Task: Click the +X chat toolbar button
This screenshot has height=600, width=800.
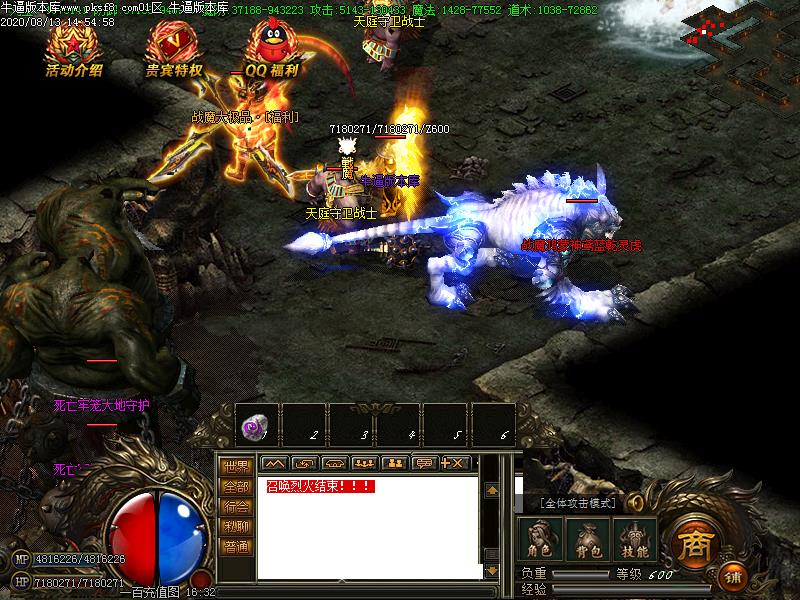Action: pos(455,463)
